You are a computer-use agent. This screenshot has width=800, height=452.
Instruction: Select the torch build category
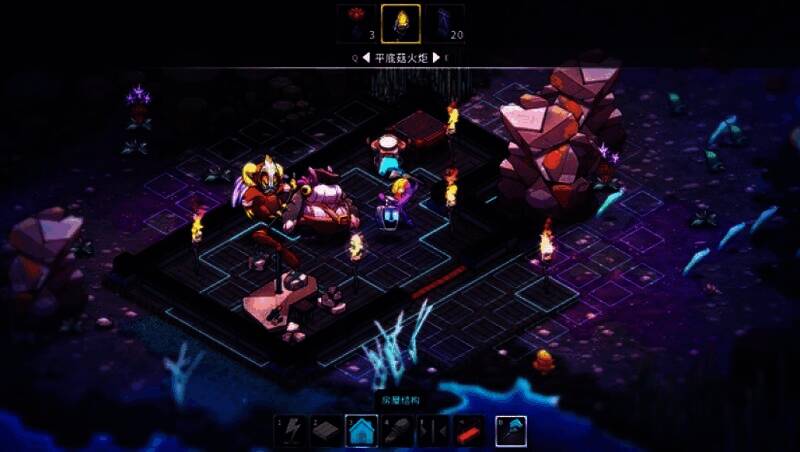(397, 430)
